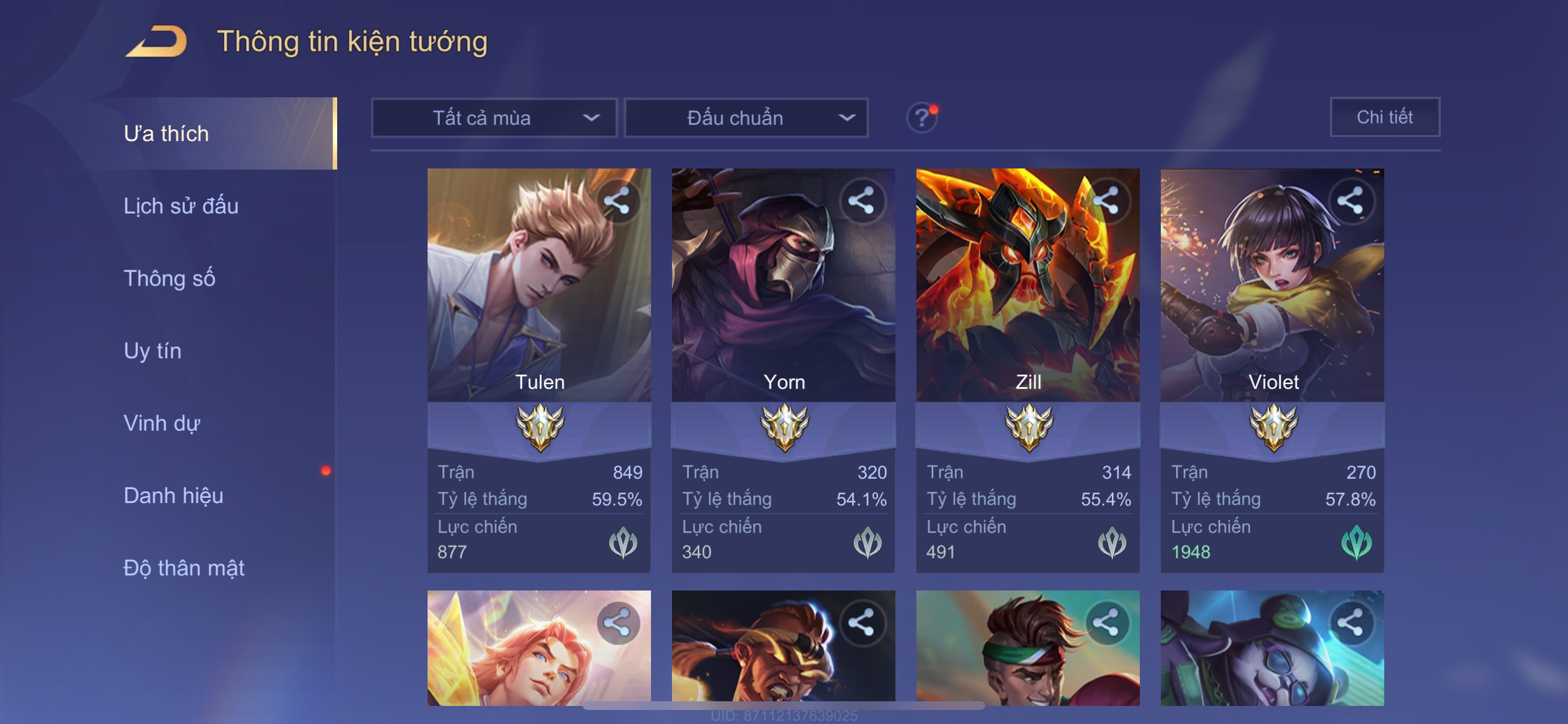Open the Vinh dự tab
This screenshot has height=724, width=1568.
click(162, 423)
